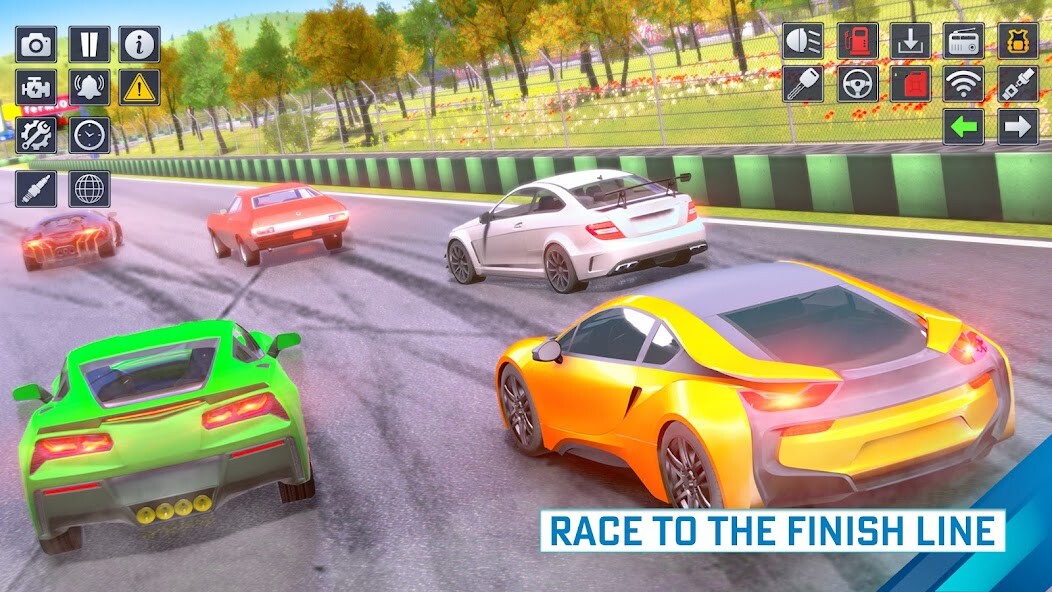Image resolution: width=1052 pixels, height=592 pixels.
Task: Open the info button
Action: pyautogui.click(x=140, y=44)
